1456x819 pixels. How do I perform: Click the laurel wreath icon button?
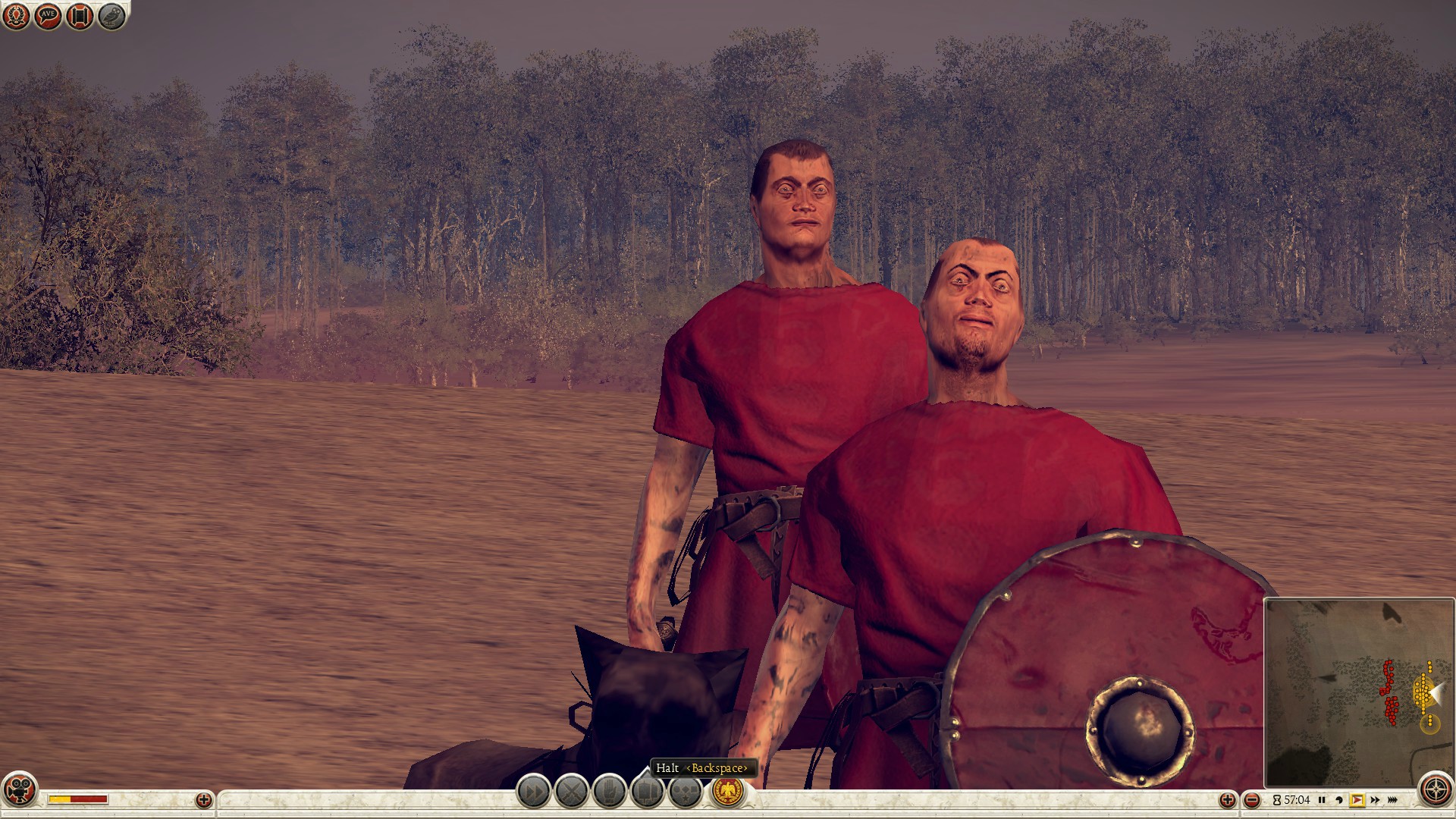[16, 16]
